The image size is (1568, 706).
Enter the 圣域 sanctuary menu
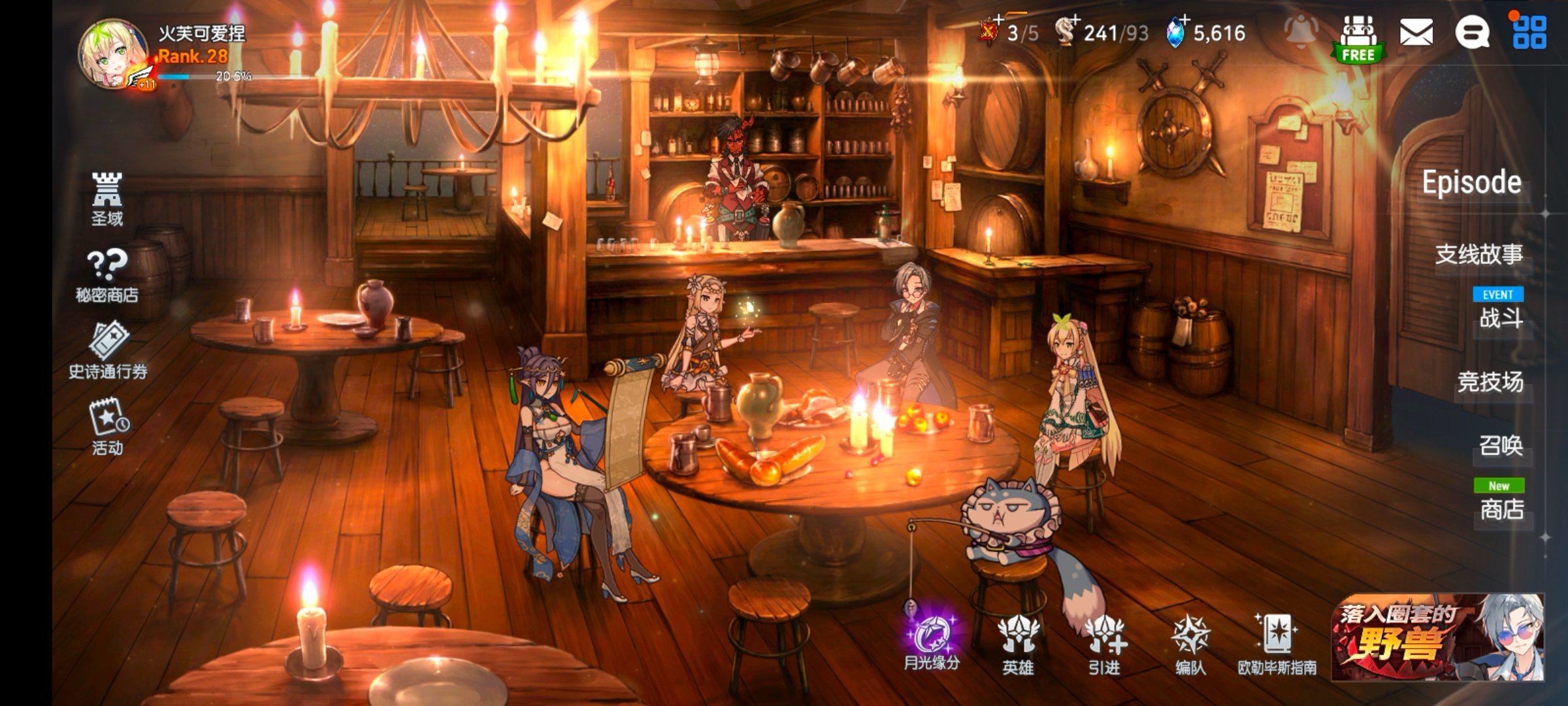point(107,199)
